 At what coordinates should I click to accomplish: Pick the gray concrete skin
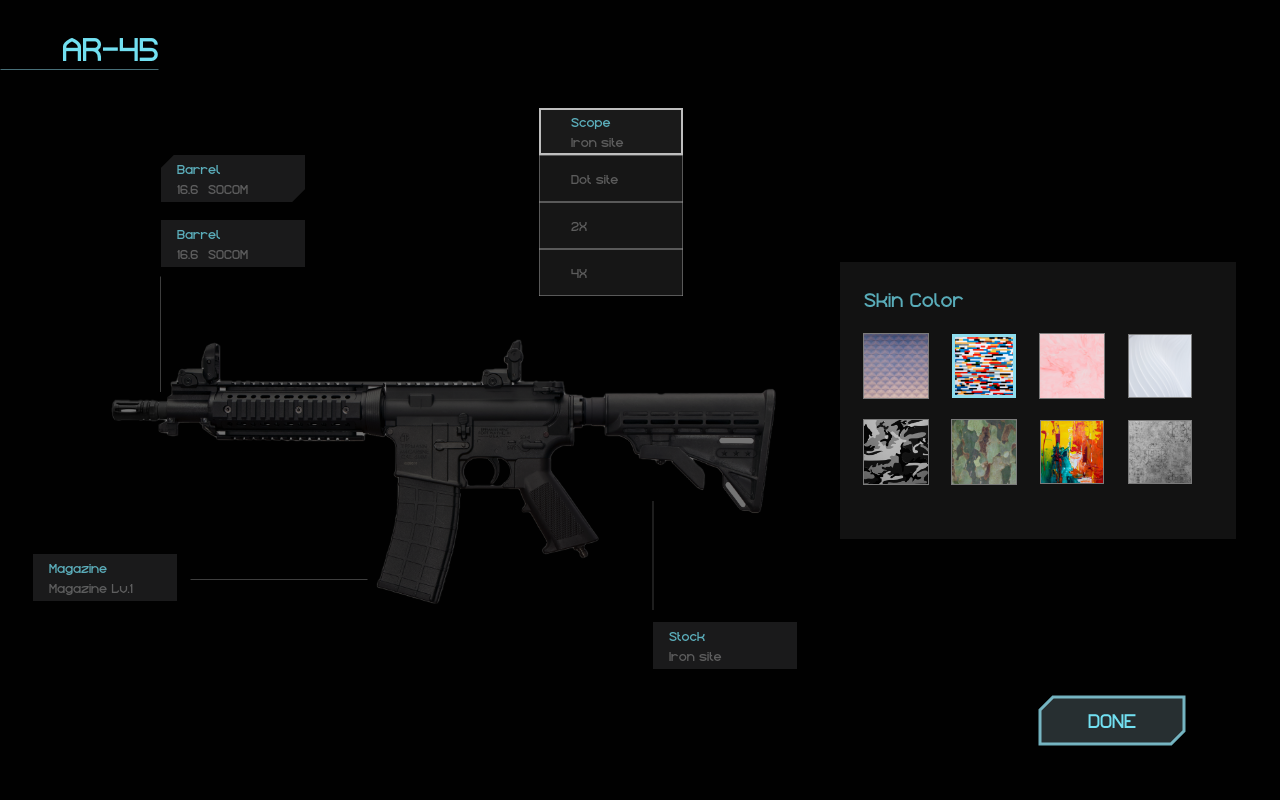pyautogui.click(x=1160, y=452)
